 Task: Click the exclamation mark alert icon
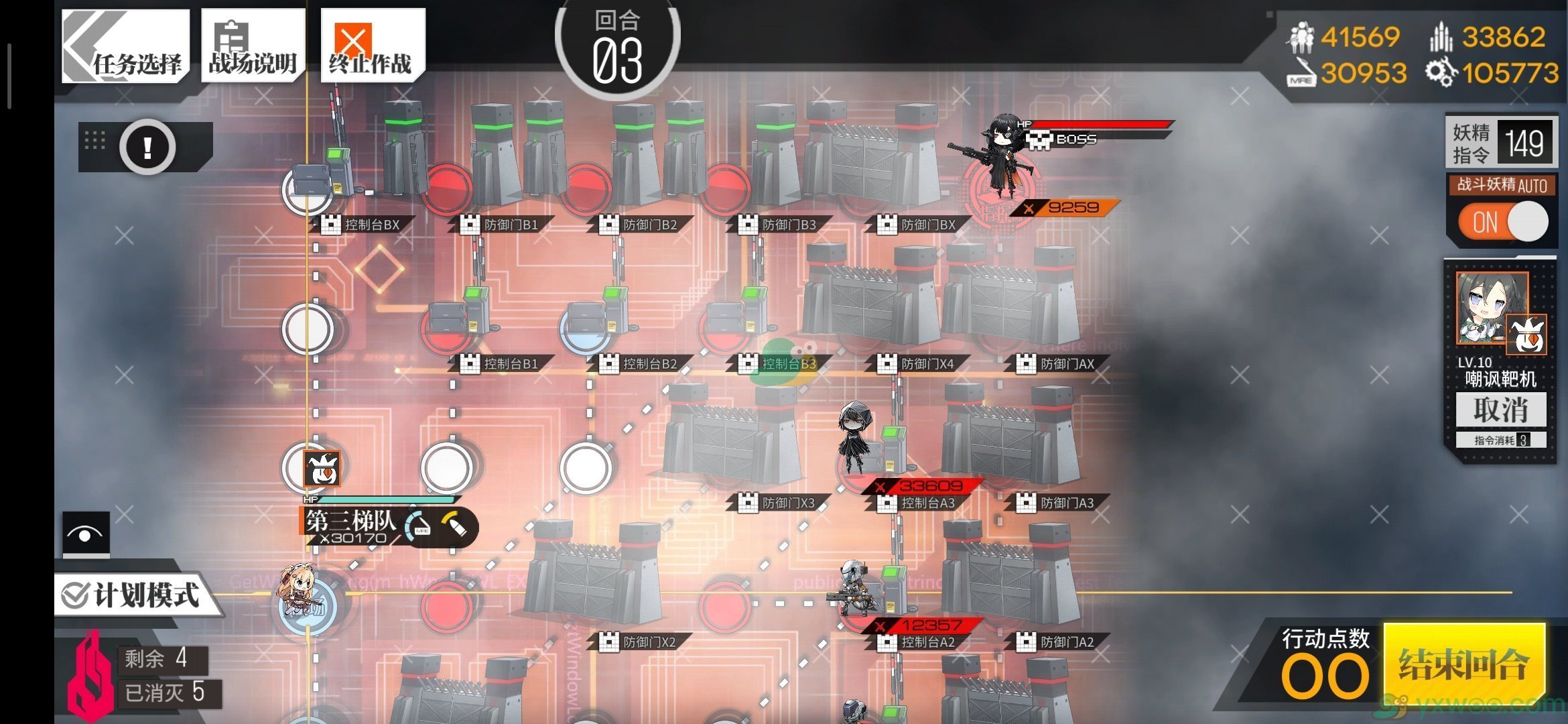click(x=147, y=147)
